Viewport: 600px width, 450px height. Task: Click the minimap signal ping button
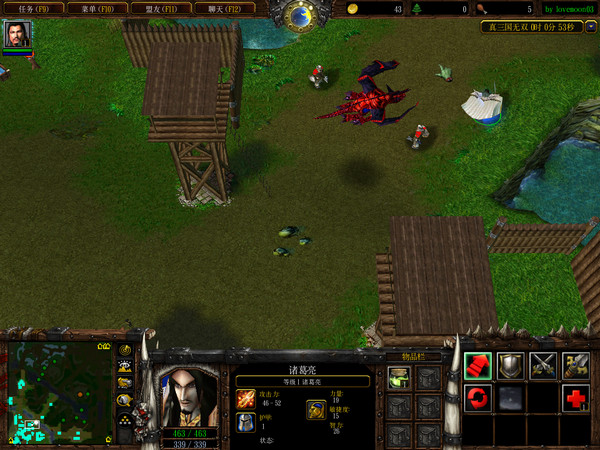(x=125, y=350)
